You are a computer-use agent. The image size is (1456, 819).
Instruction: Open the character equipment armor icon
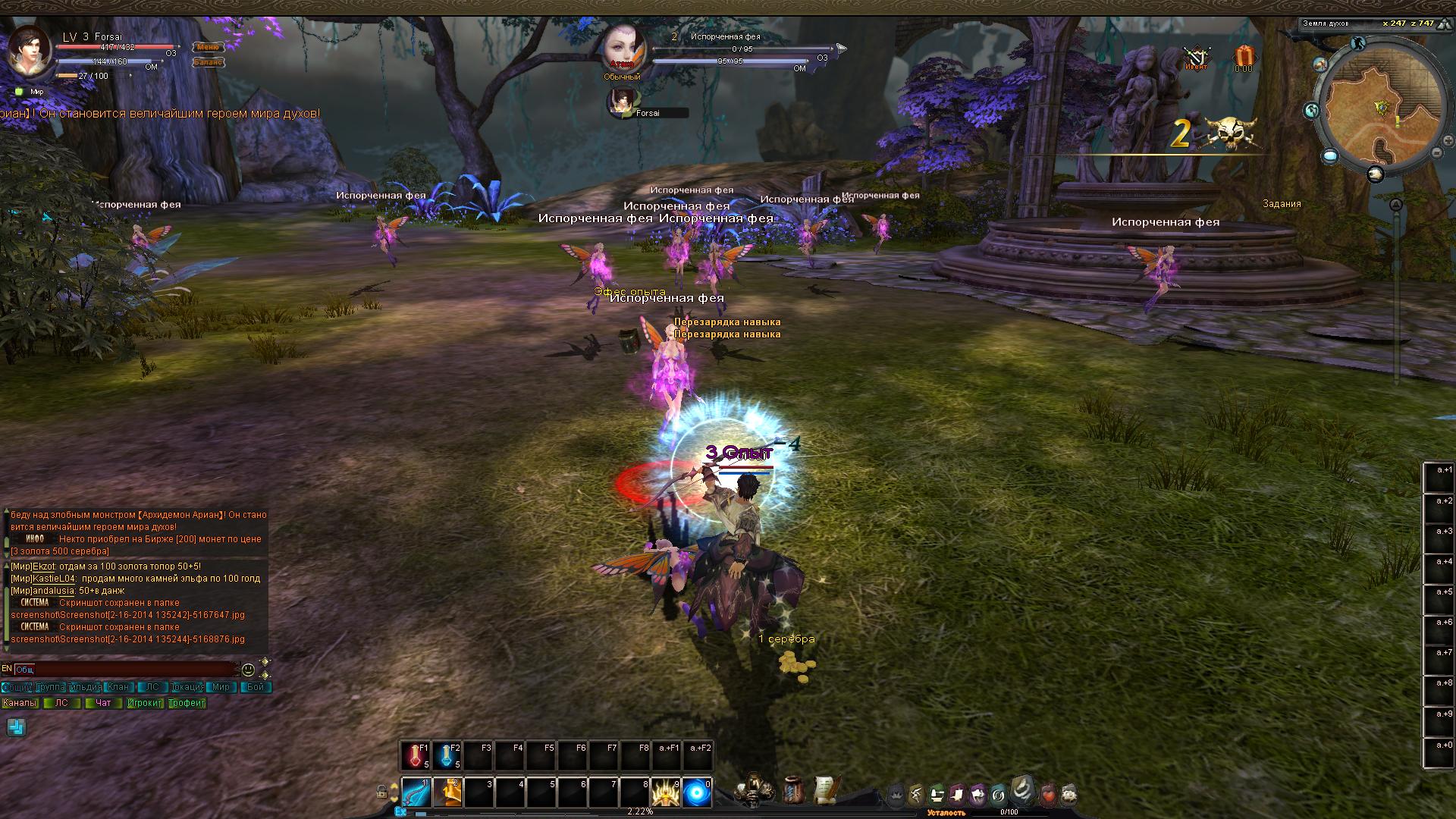tap(755, 789)
